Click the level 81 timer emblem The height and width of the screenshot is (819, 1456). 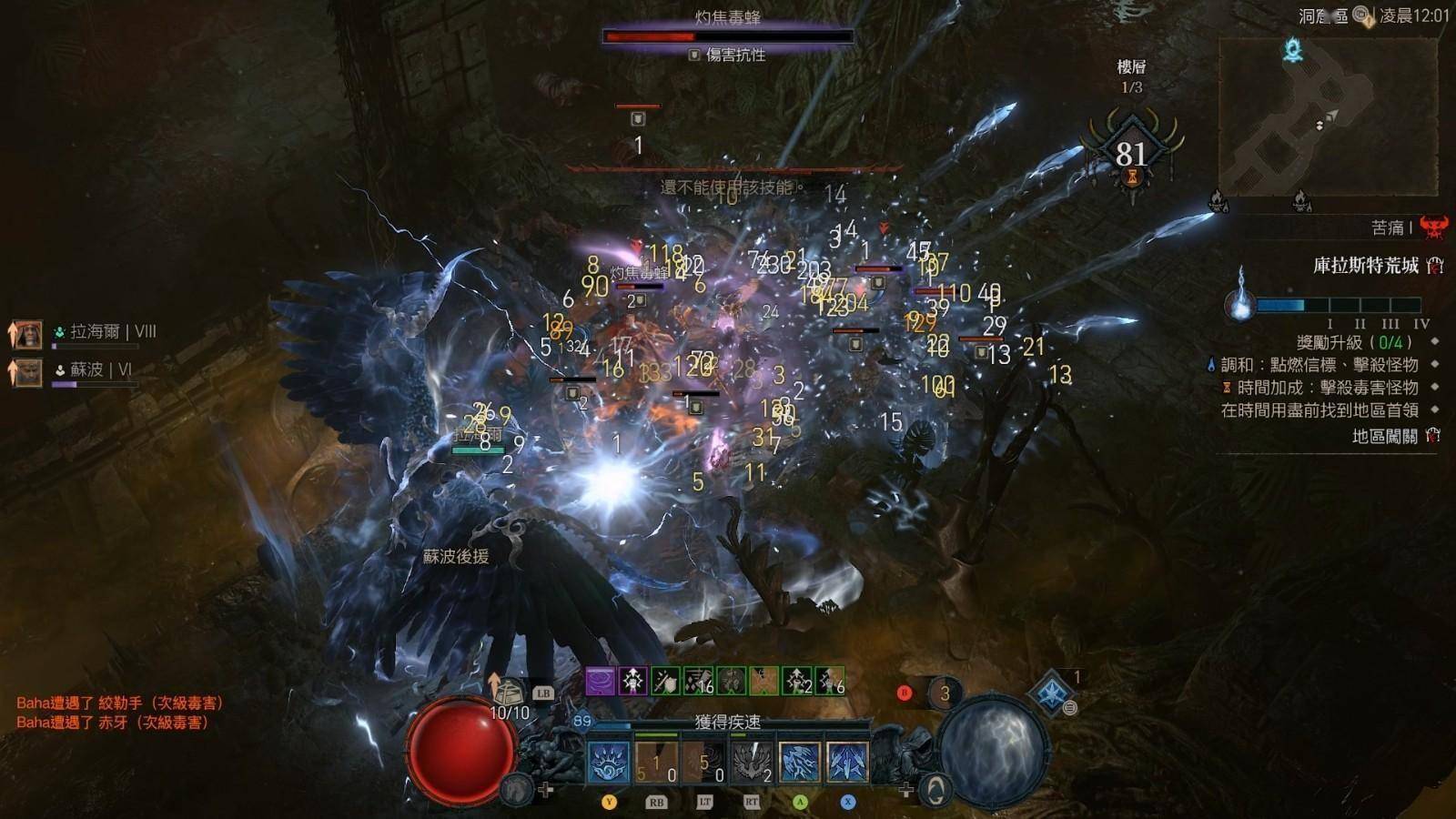pyautogui.click(x=1131, y=152)
